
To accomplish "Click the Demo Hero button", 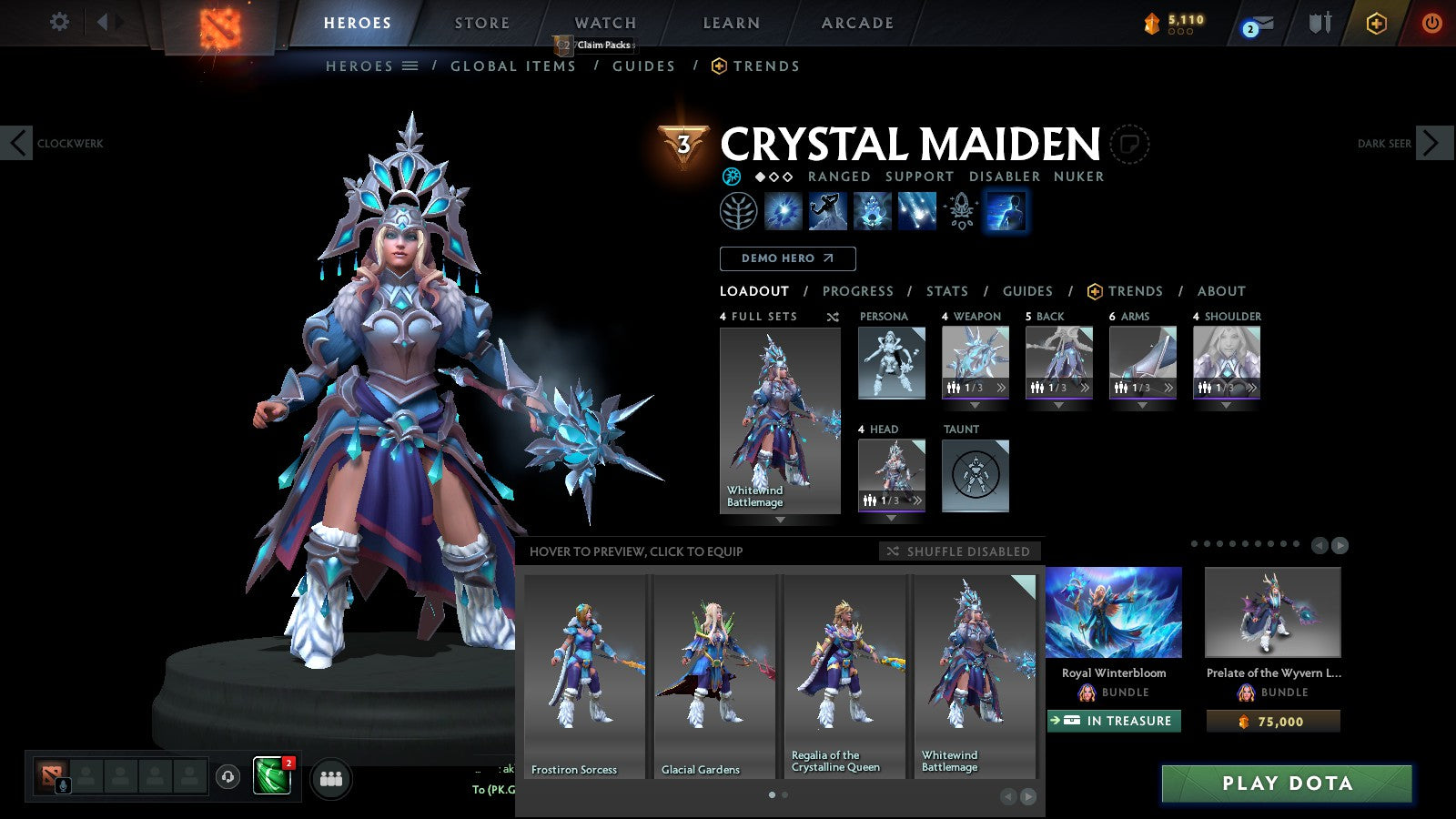I will click(787, 258).
